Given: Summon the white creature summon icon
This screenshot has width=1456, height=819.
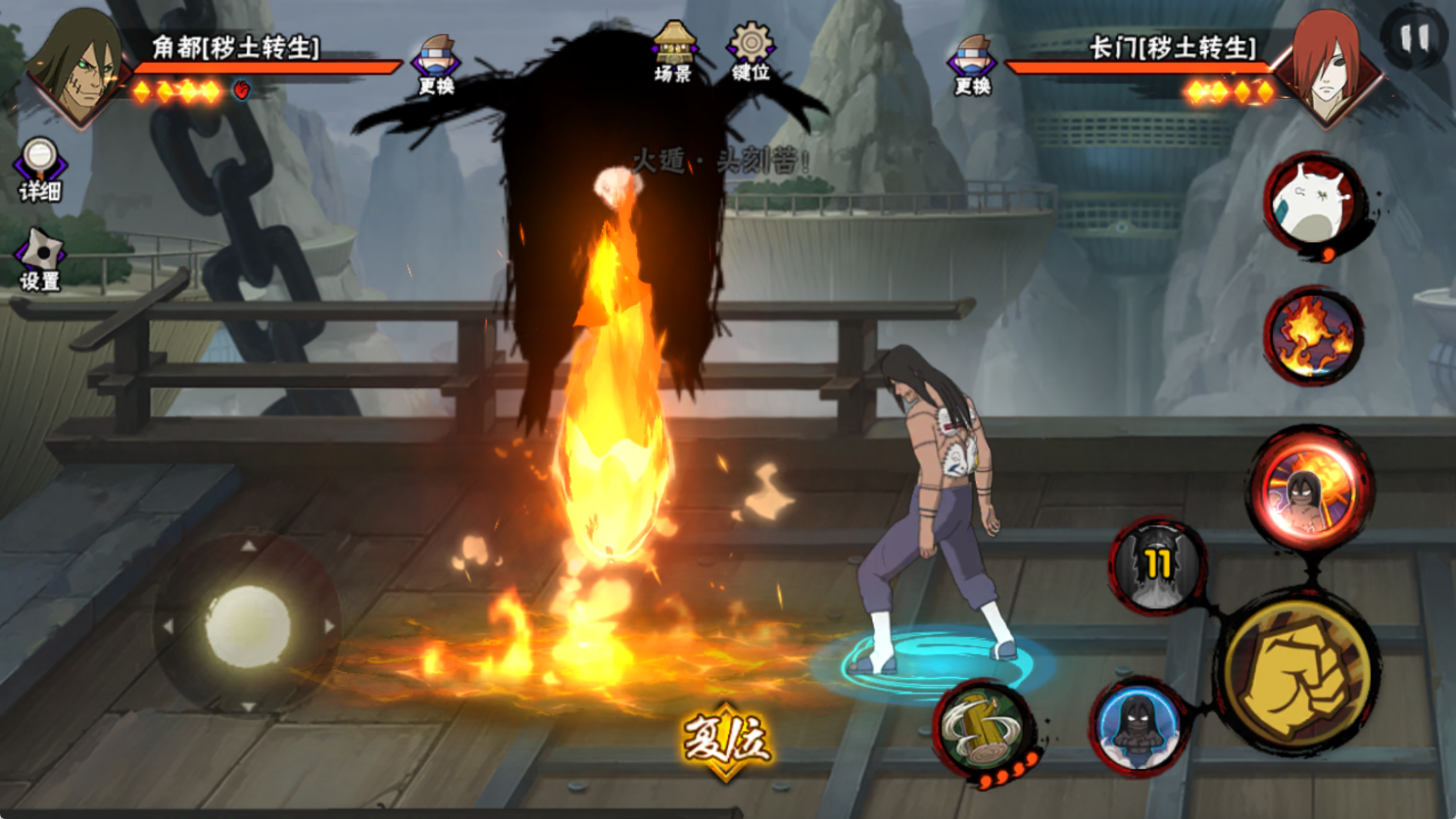Looking at the screenshot, I should tap(1313, 203).
